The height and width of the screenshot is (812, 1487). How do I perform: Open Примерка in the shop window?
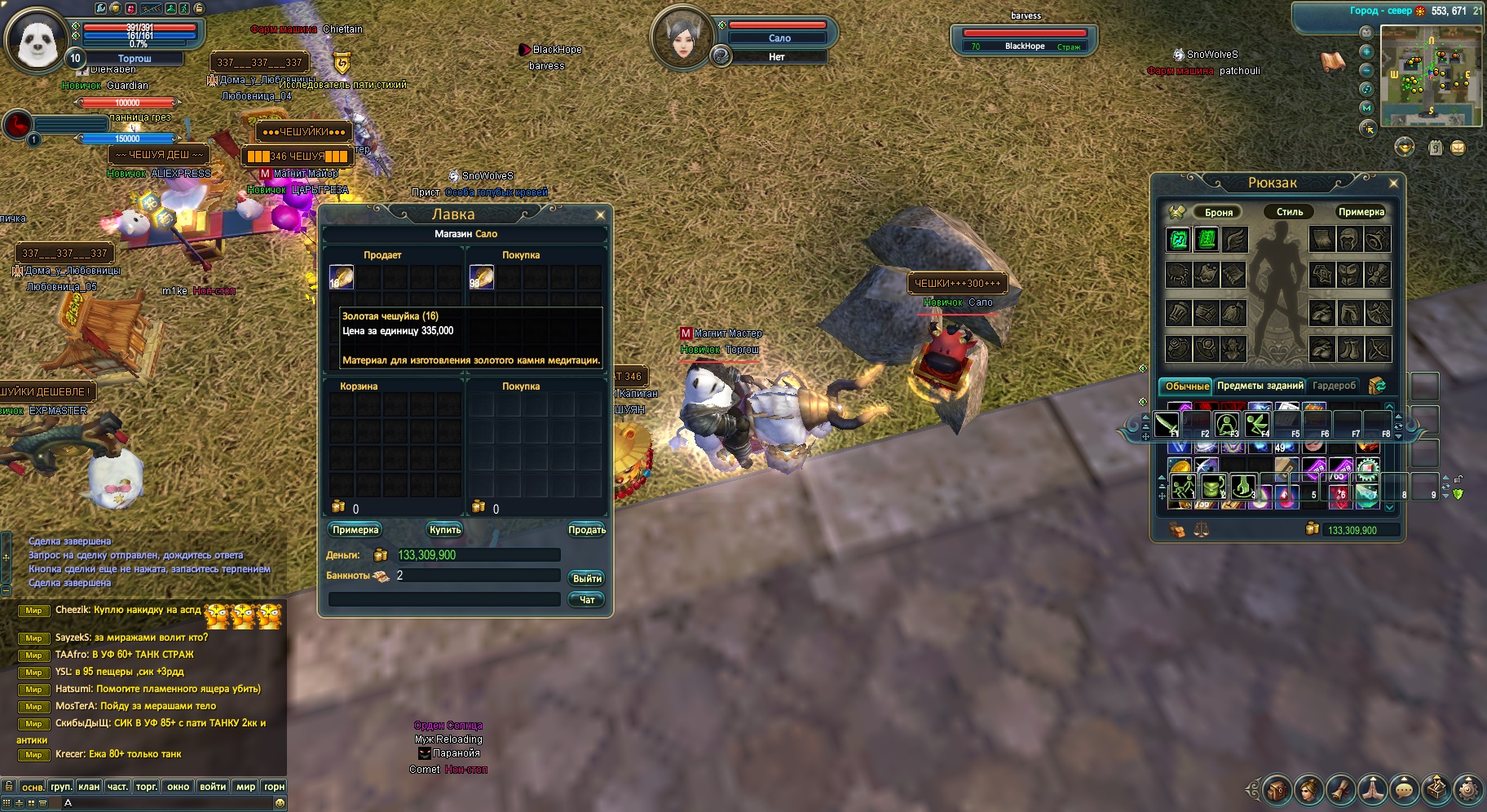point(355,530)
